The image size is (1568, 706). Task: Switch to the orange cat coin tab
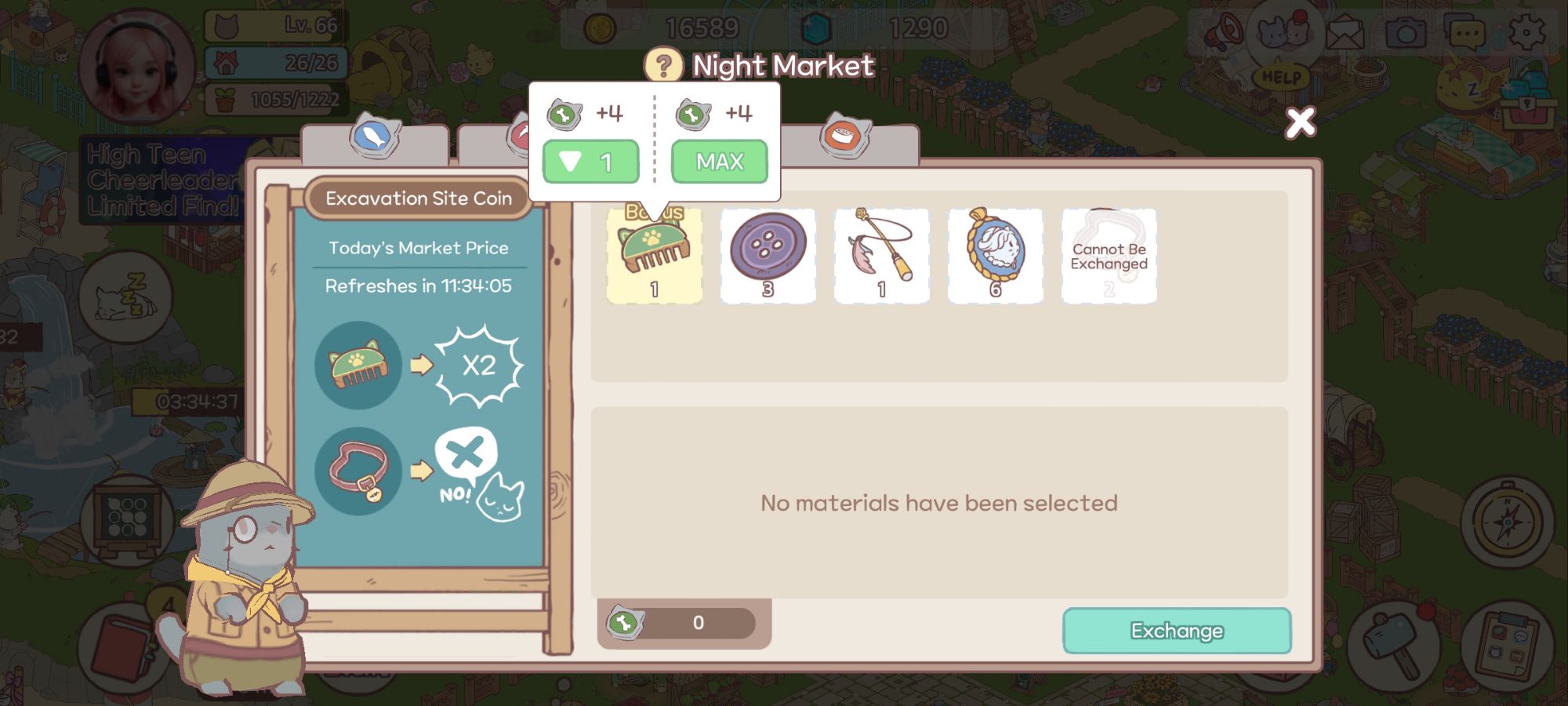pyautogui.click(x=845, y=138)
